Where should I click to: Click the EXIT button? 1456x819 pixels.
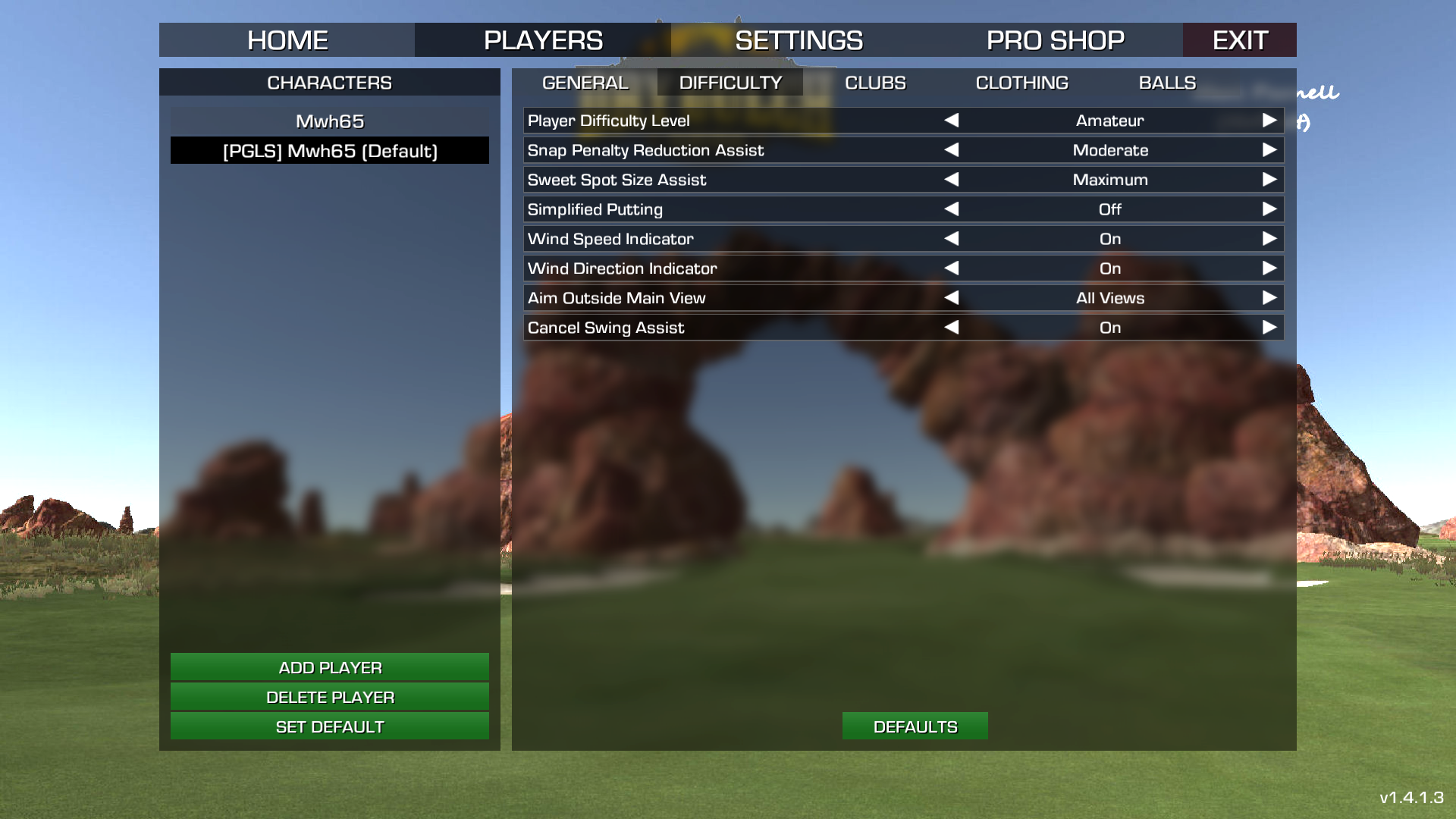pos(1239,40)
